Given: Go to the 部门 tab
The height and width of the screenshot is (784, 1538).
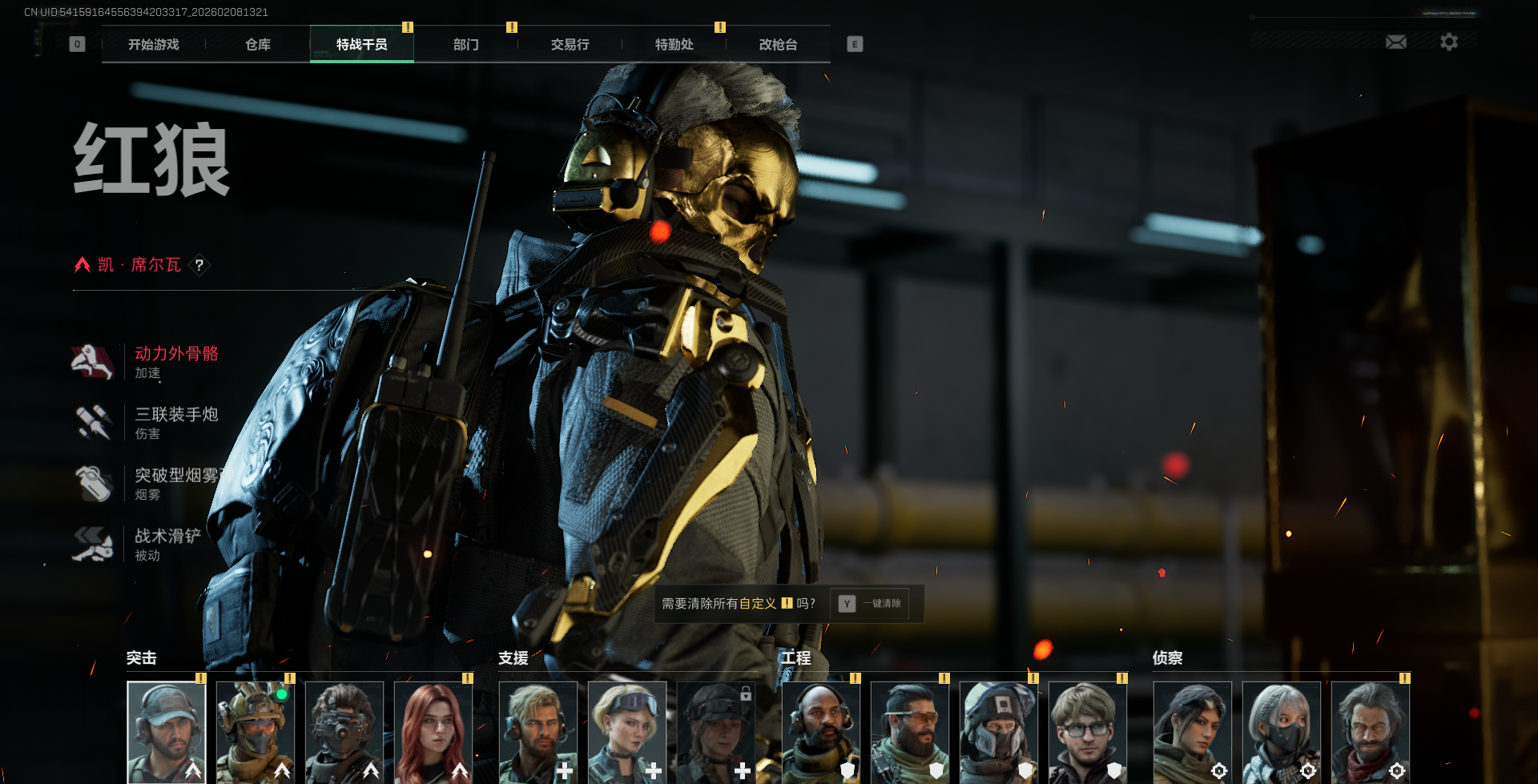Looking at the screenshot, I should click(466, 45).
